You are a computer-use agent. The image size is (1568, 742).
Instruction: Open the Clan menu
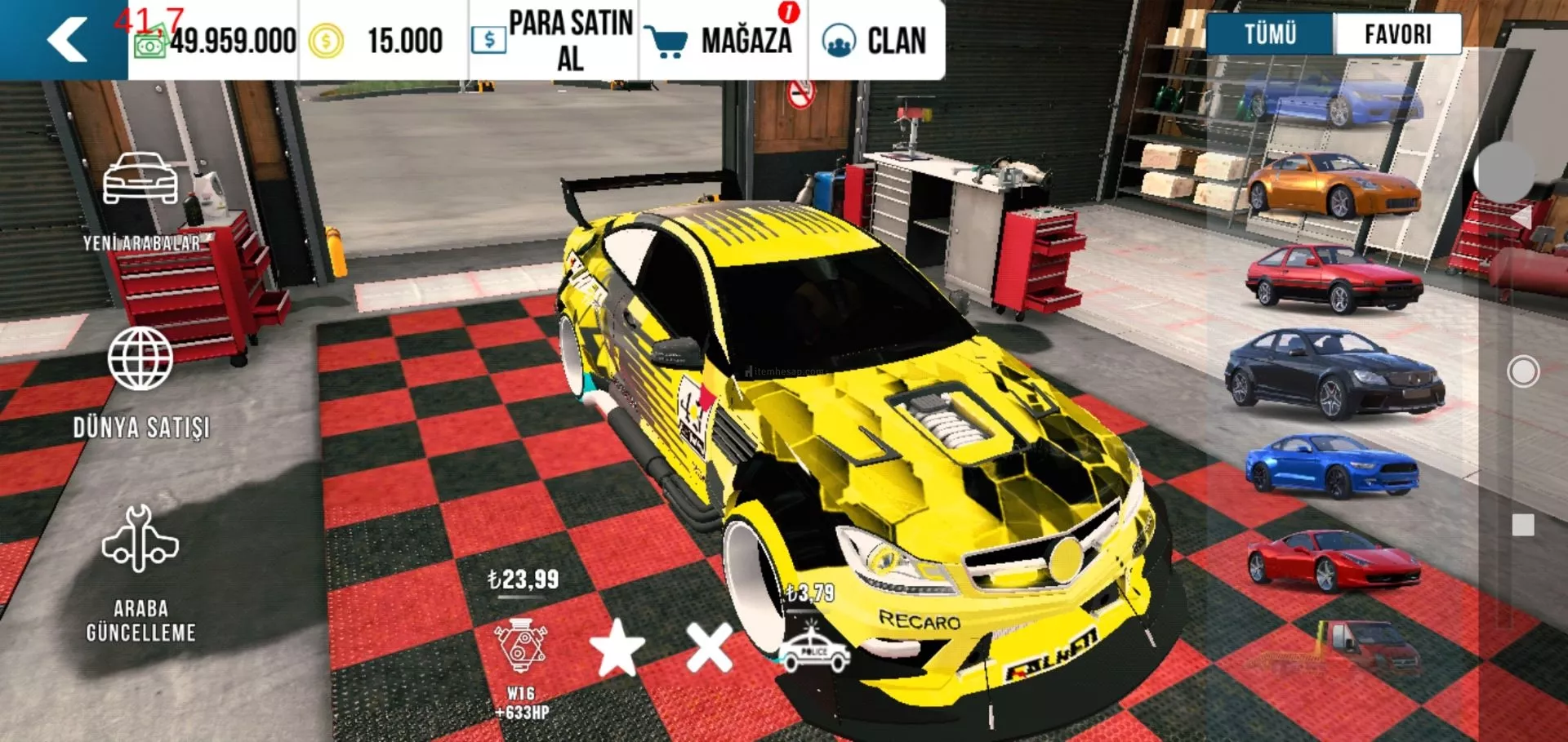(875, 40)
